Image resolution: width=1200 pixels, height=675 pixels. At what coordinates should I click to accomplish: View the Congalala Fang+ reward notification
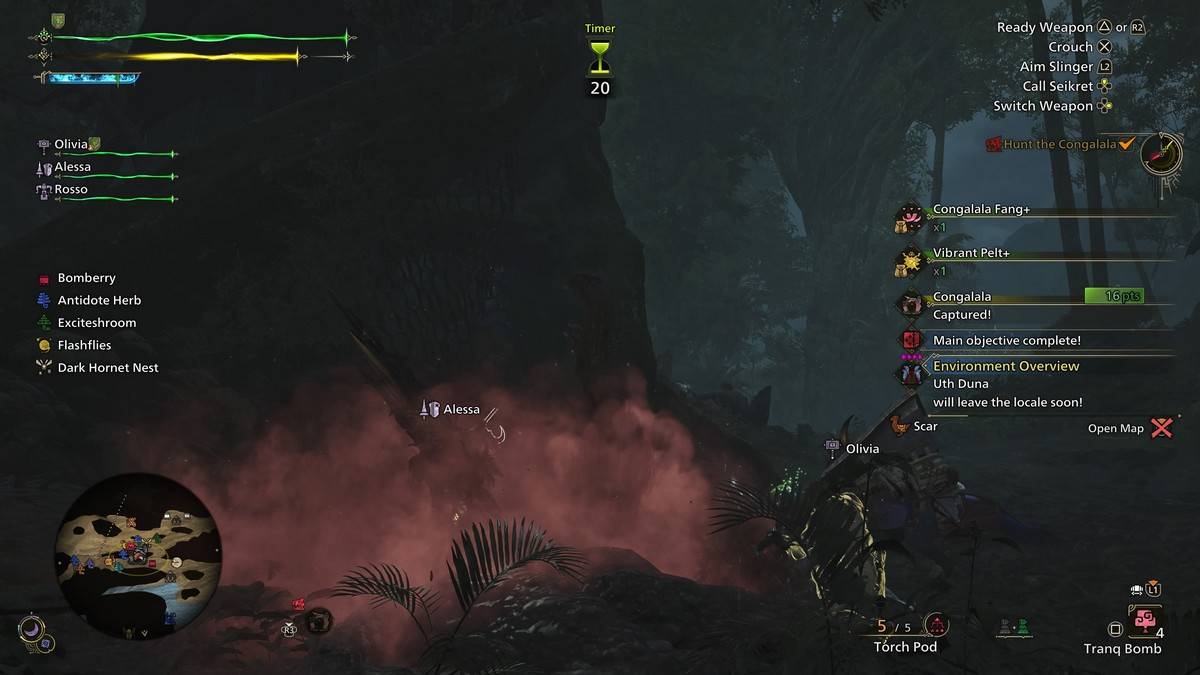pyautogui.click(x=981, y=211)
